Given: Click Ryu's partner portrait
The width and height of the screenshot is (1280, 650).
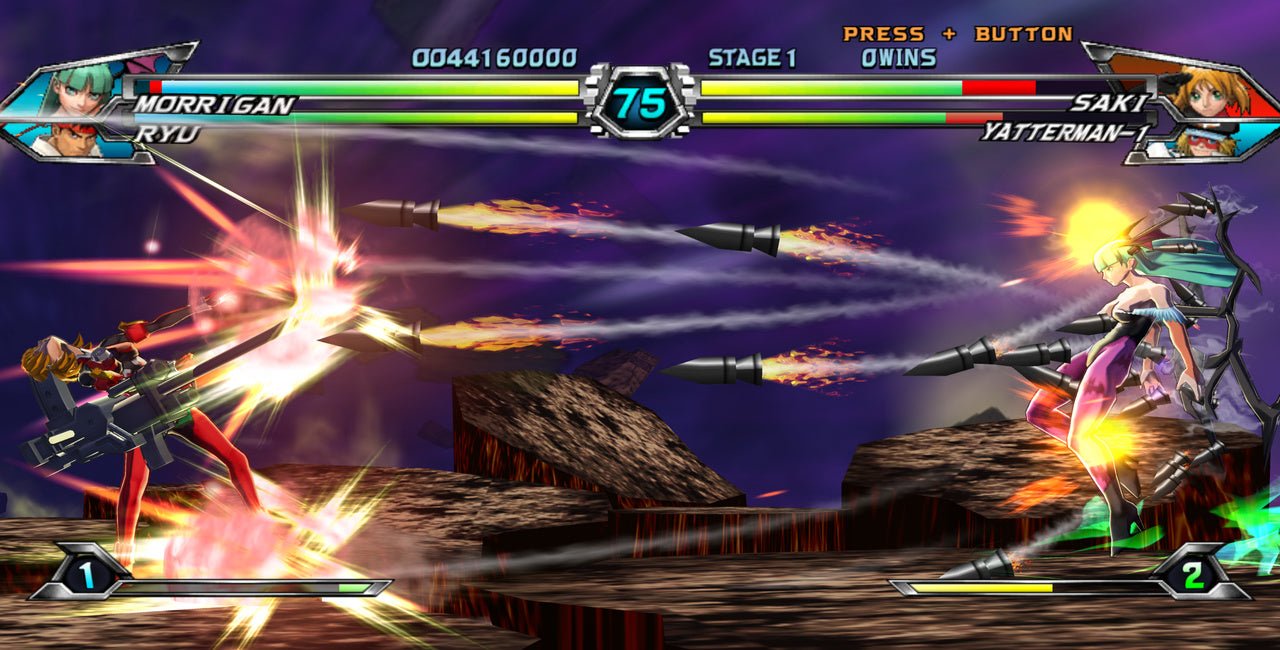Looking at the screenshot, I should tap(62, 140).
